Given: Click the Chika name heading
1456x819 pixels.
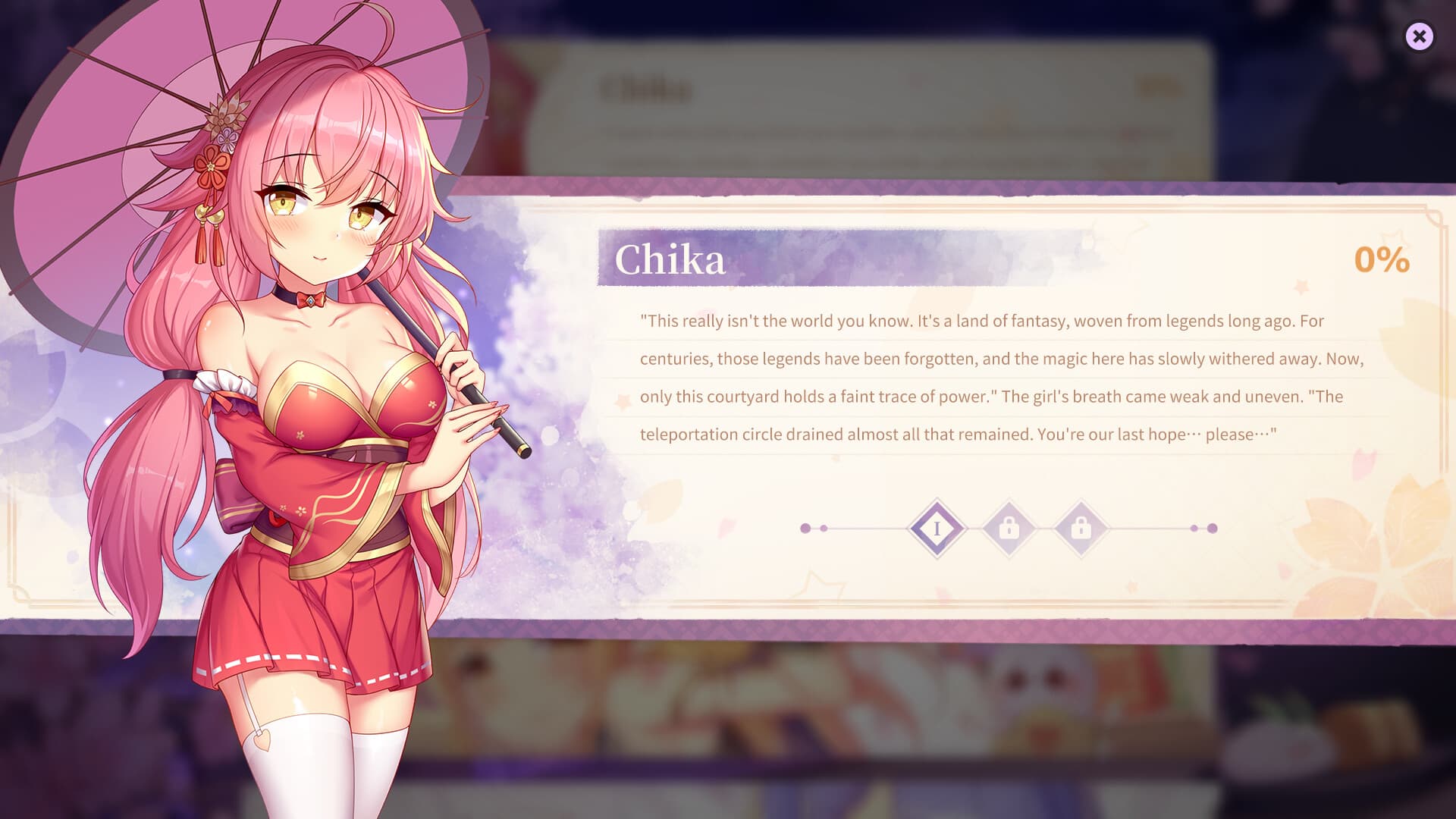Looking at the screenshot, I should pyautogui.click(x=670, y=262).
